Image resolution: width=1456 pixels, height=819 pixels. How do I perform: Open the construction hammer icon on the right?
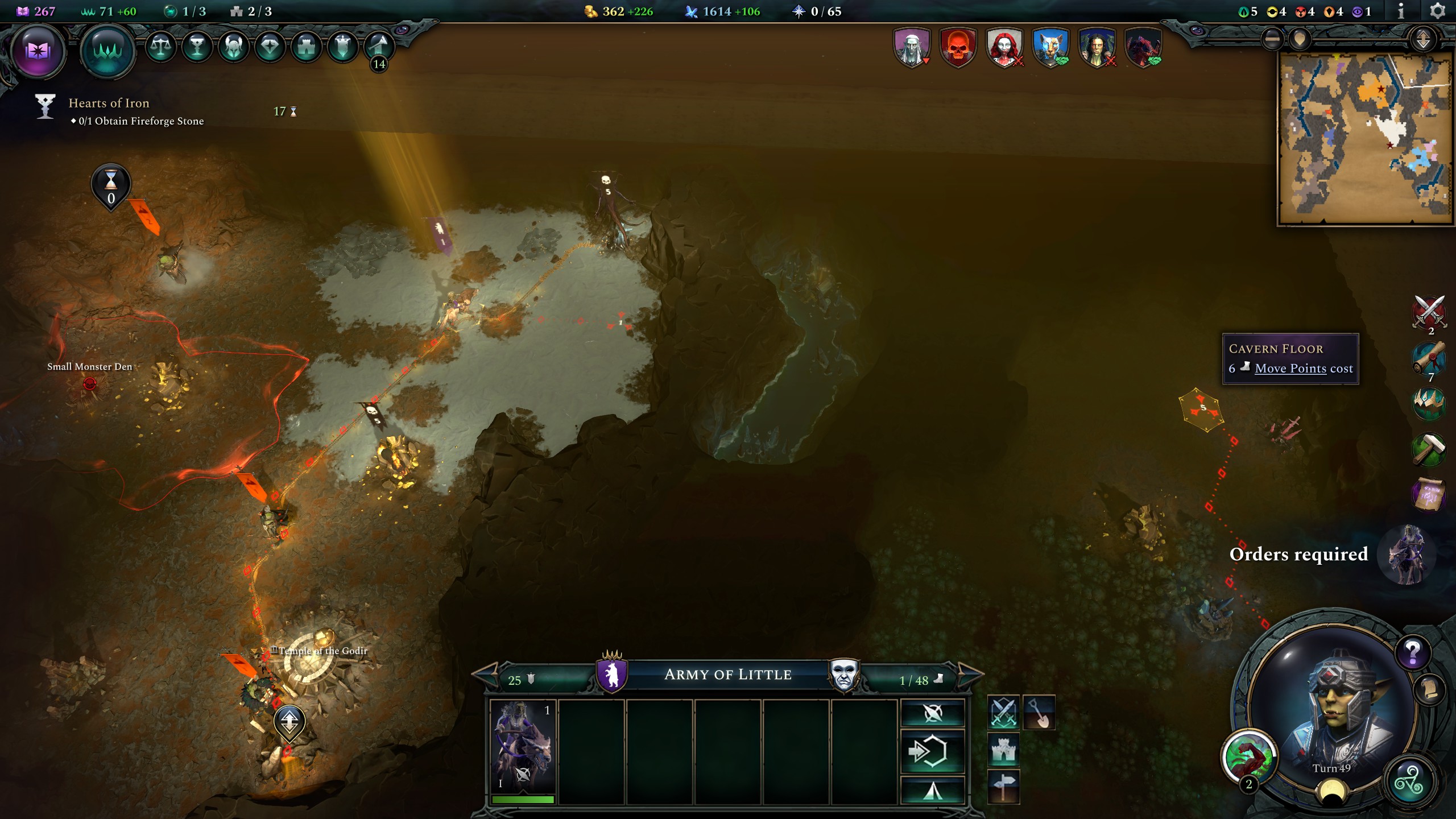click(x=1429, y=448)
